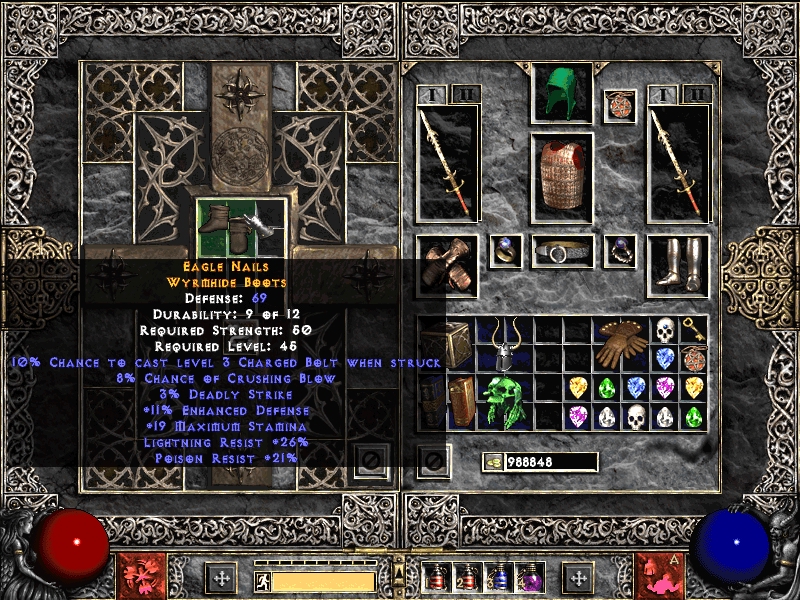
Task: Pick up the green skull item
Action: tap(504, 401)
